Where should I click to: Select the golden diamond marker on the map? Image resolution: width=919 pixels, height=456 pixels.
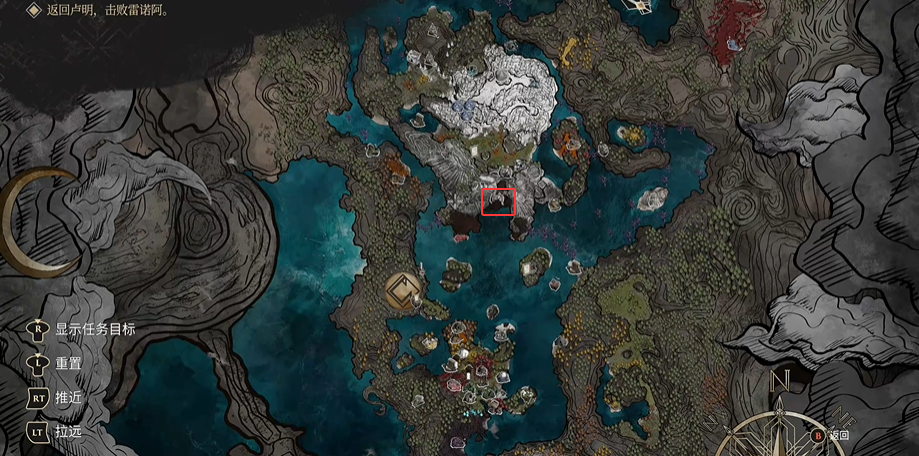pos(403,291)
